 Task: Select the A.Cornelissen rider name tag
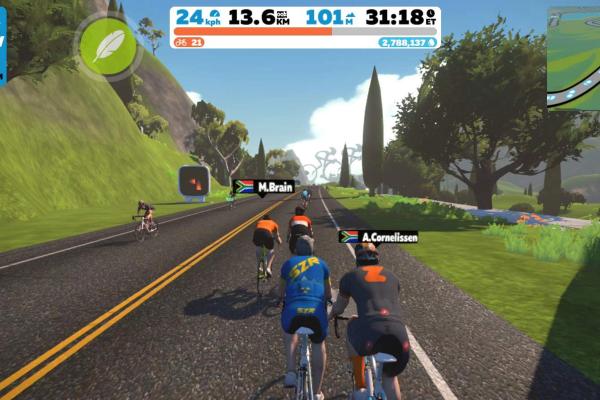pyautogui.click(x=378, y=237)
